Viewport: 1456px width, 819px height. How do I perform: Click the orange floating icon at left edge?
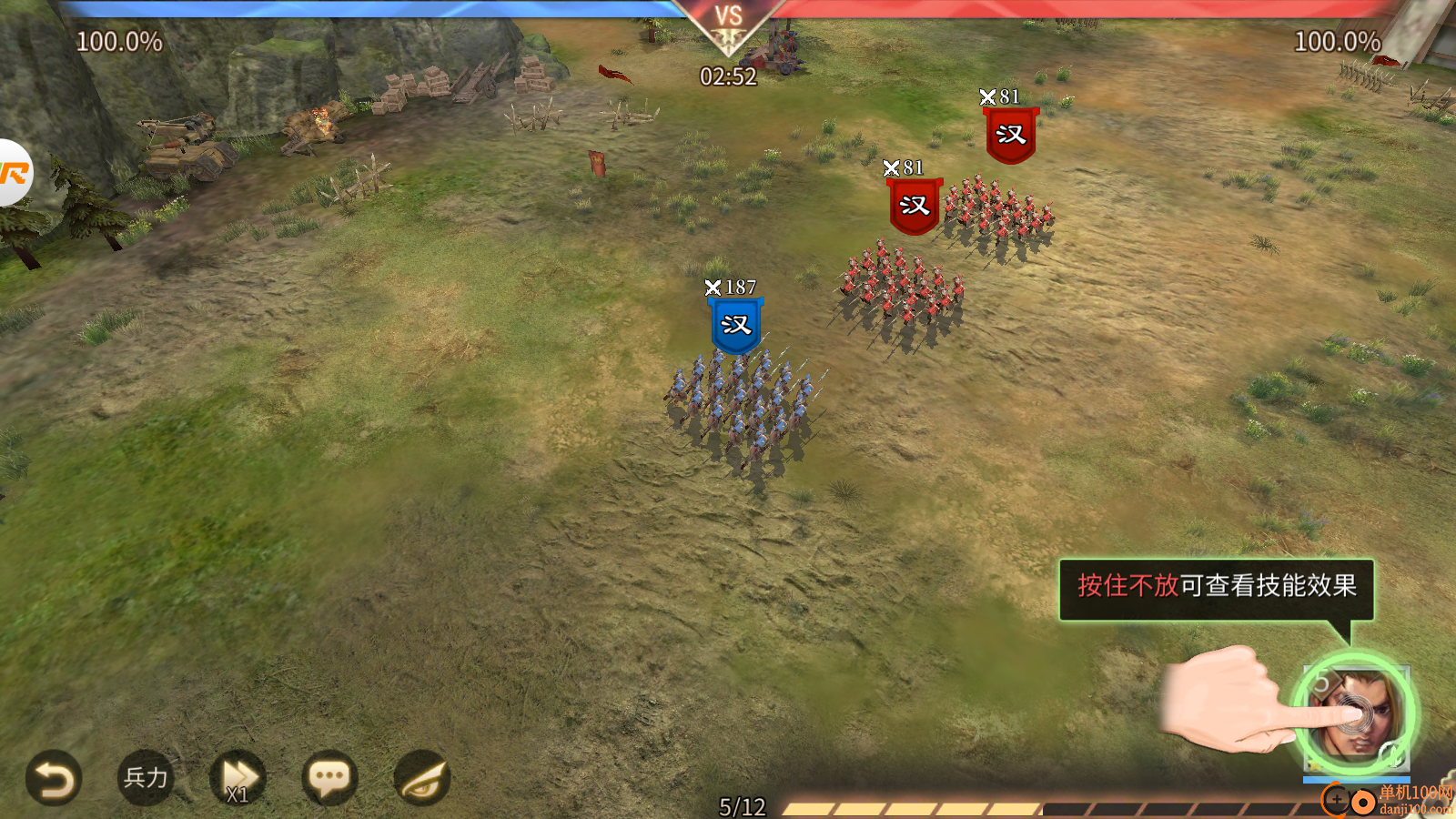(13, 173)
